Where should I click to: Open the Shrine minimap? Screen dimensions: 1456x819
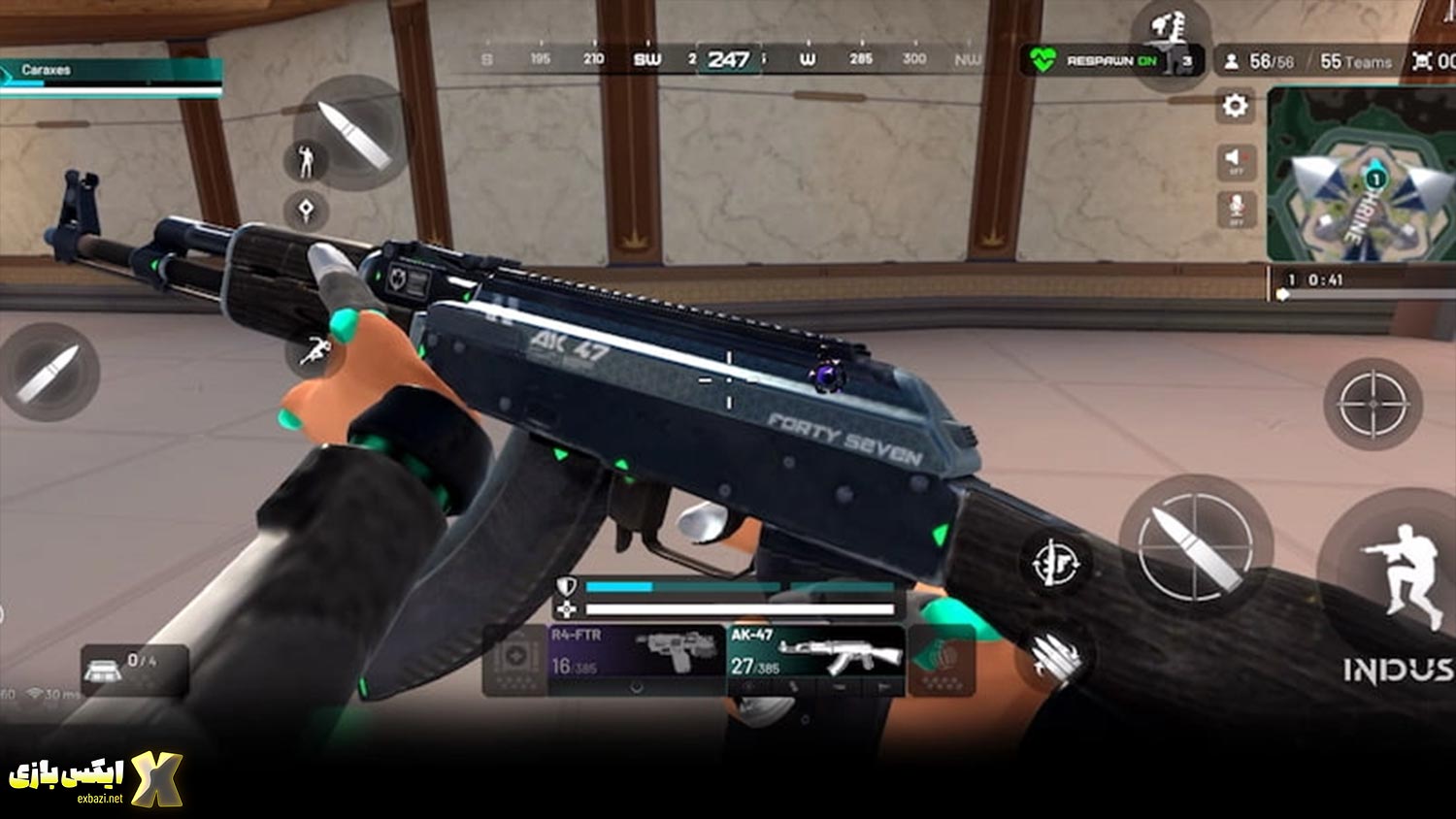coord(1361,175)
